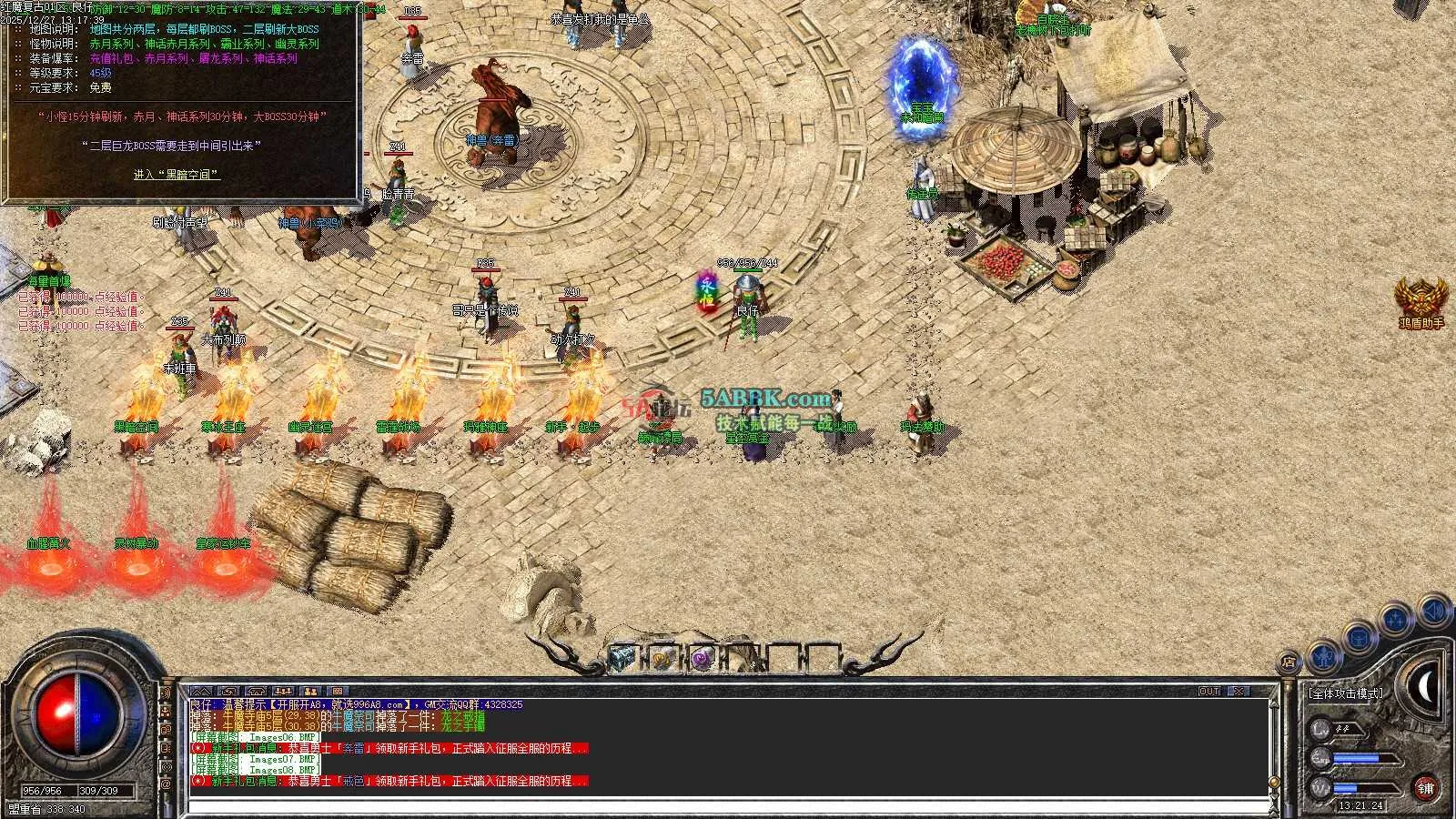Click the @ button beside the chat
The image size is (1456, 819).
tap(166, 783)
